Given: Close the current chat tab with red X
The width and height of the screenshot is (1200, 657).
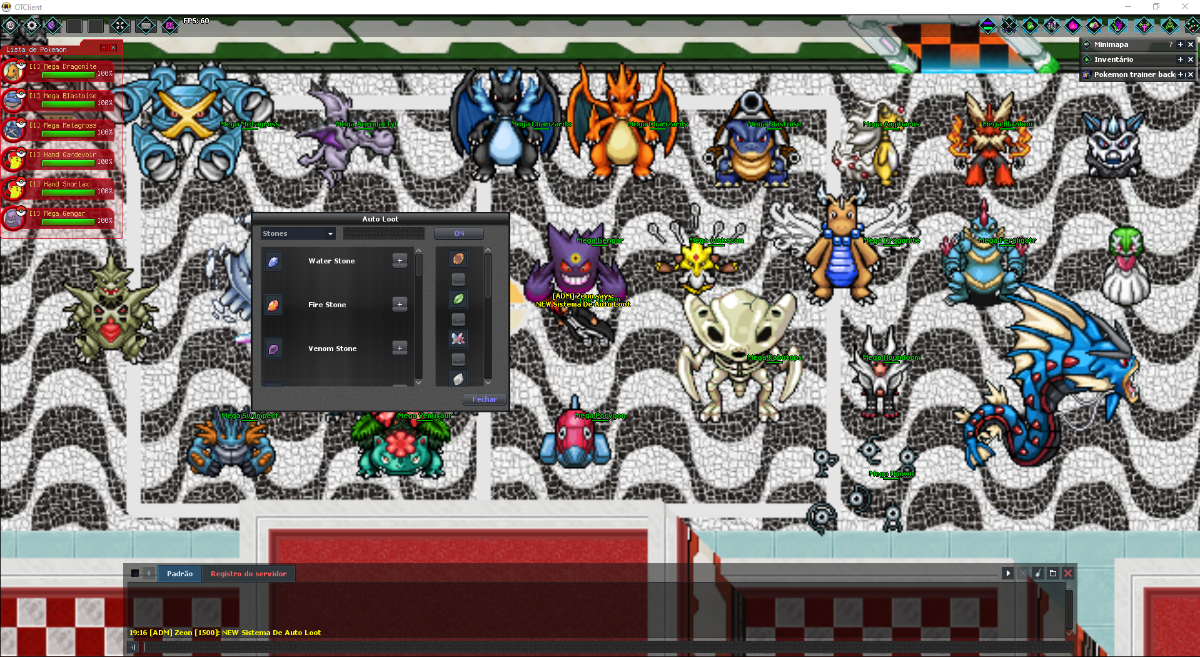Looking at the screenshot, I should click(1068, 573).
